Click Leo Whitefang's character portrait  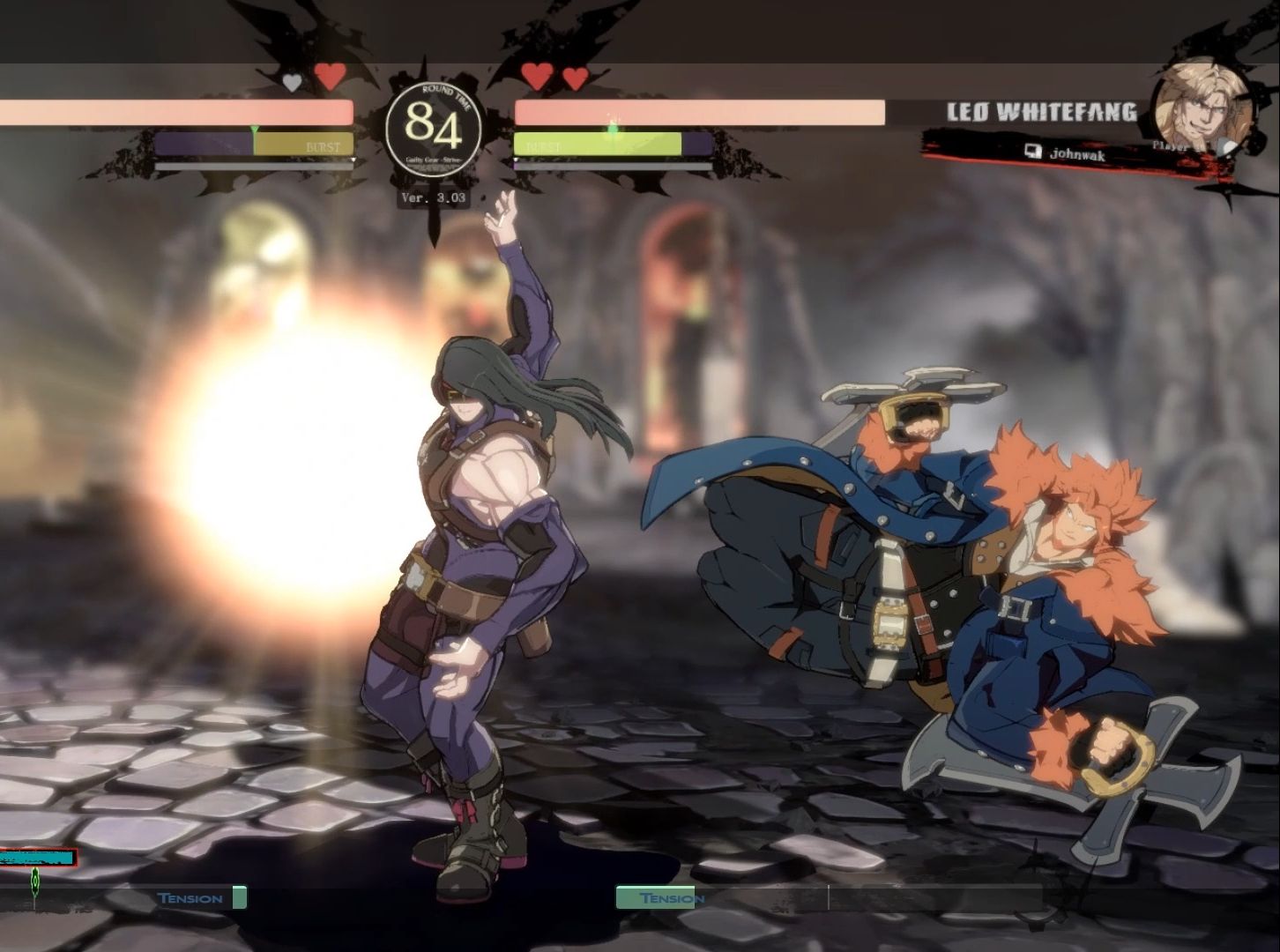pos(1202,107)
